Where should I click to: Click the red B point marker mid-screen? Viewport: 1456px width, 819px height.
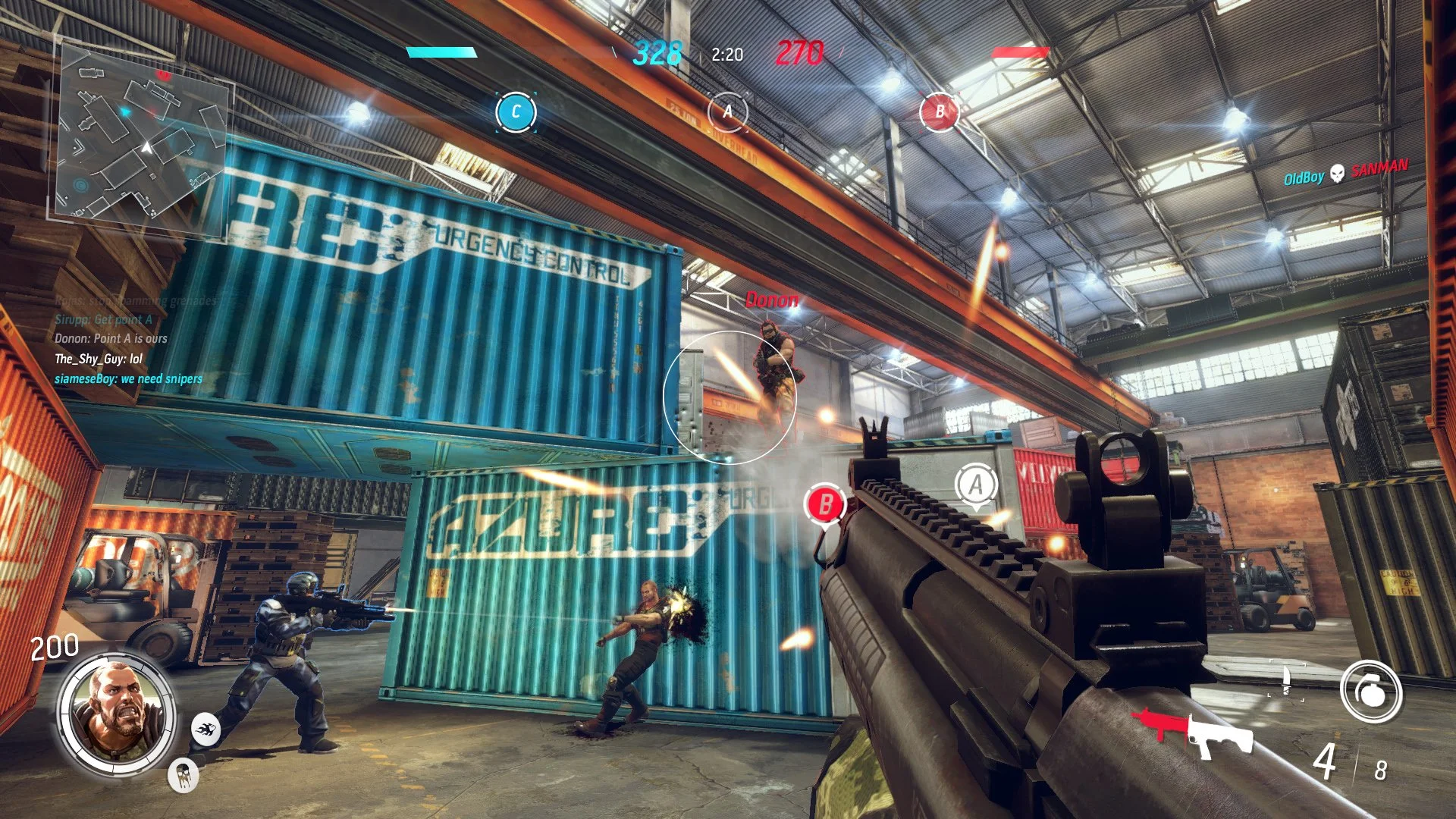[x=824, y=504]
